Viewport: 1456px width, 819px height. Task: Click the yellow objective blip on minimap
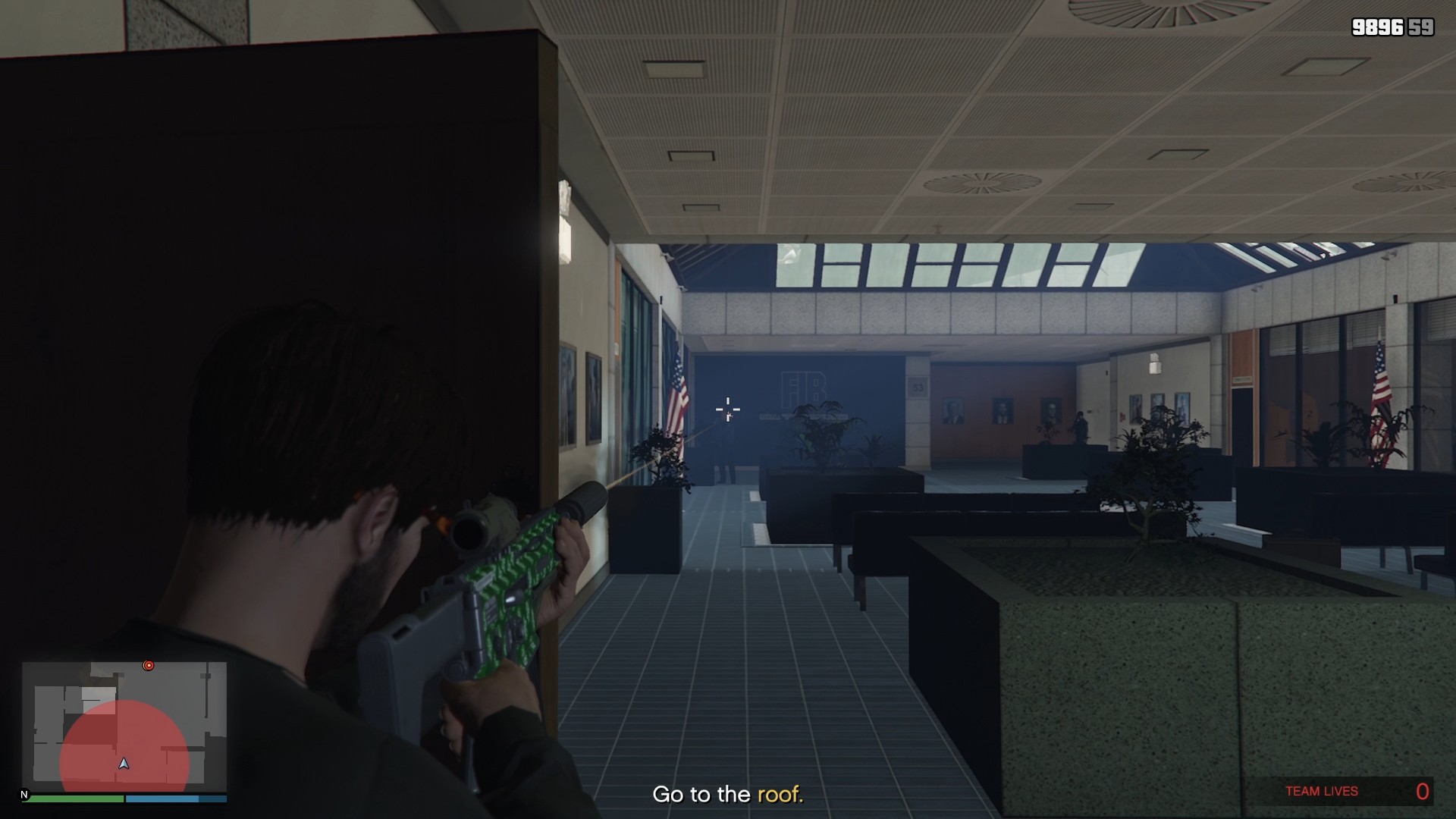pos(149,664)
